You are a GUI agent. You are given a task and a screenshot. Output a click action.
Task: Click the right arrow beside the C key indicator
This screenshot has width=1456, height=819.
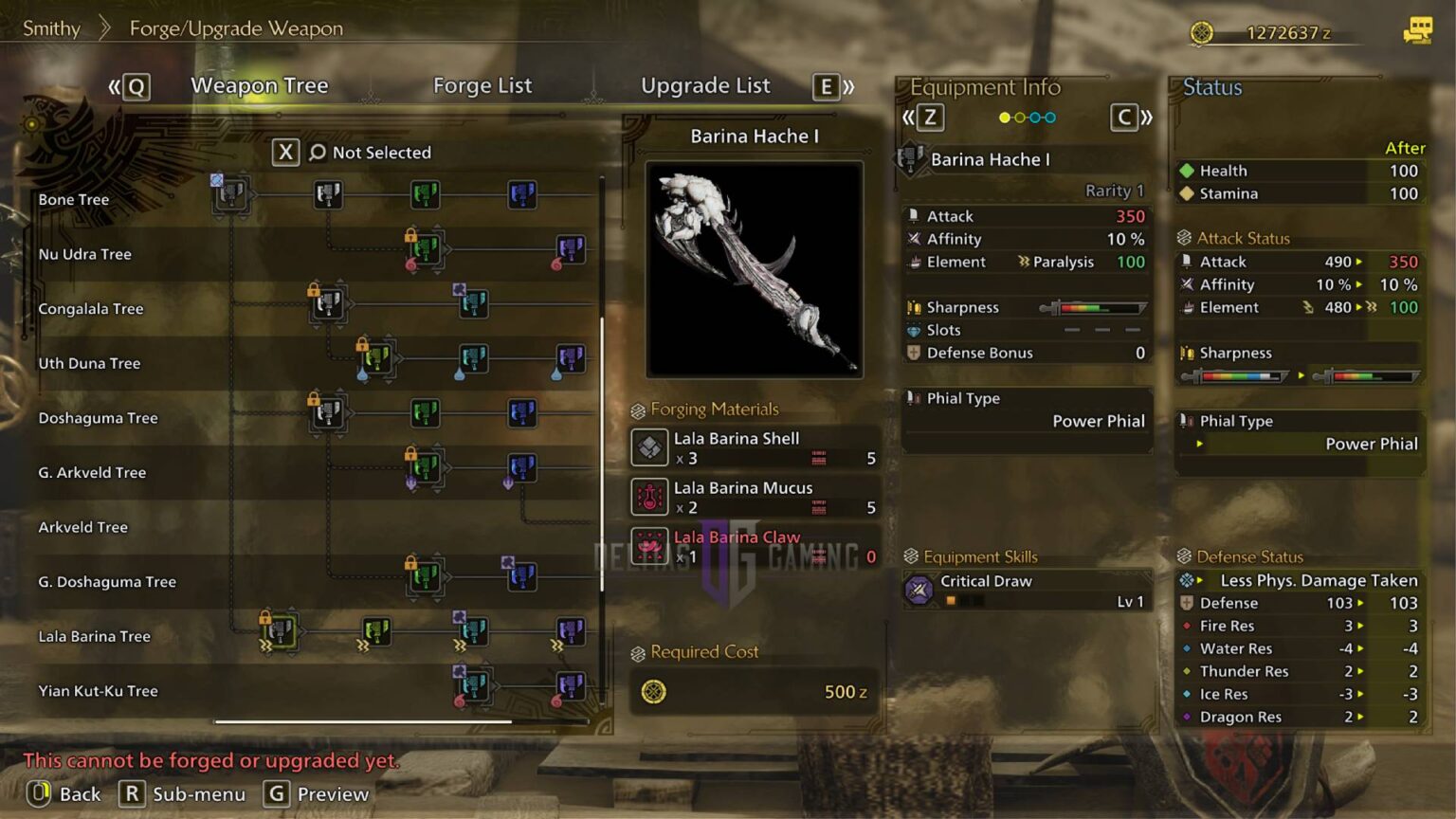coord(1146,118)
